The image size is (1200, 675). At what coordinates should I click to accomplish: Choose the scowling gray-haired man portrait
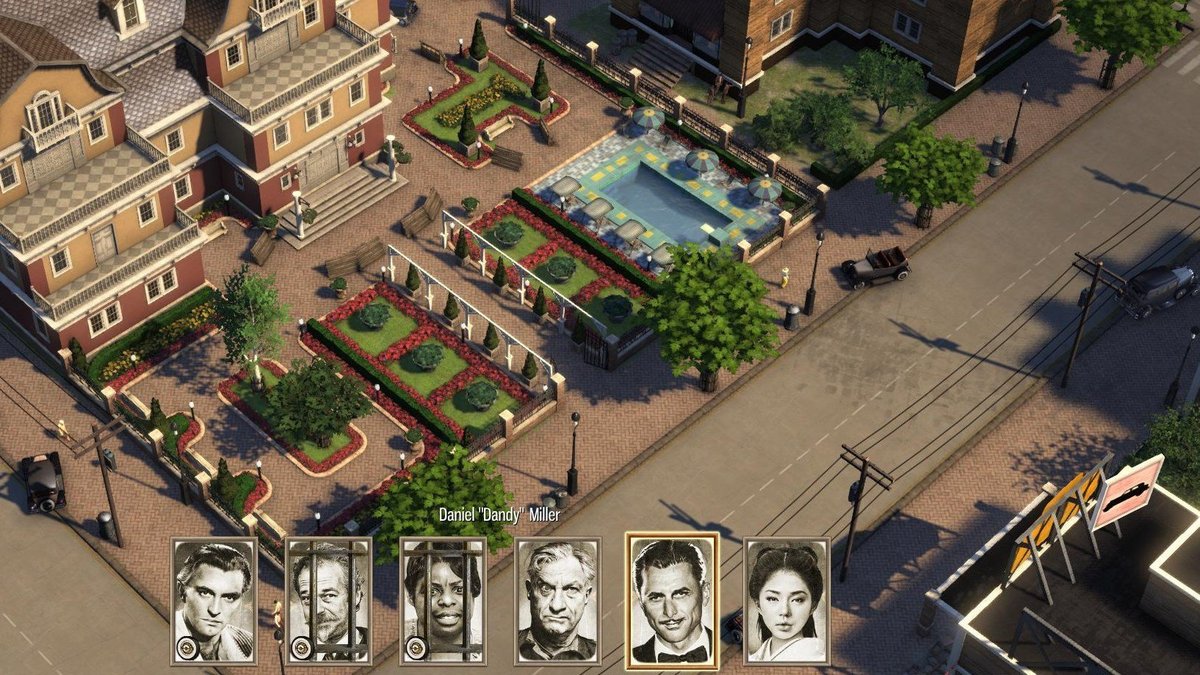click(558, 601)
